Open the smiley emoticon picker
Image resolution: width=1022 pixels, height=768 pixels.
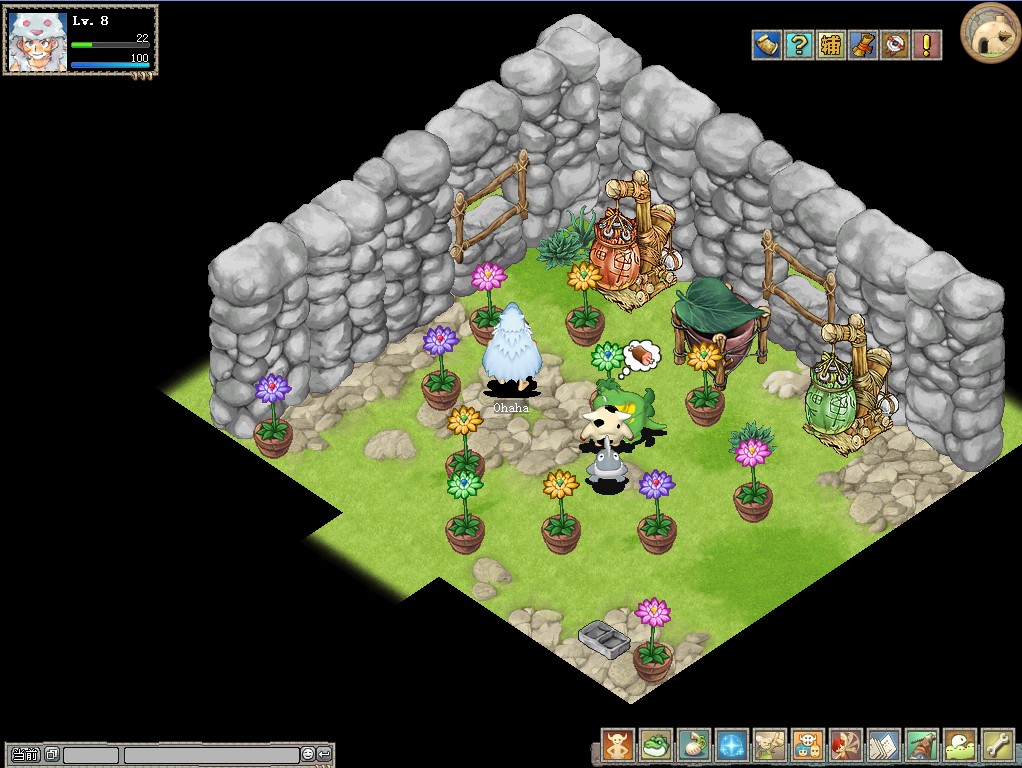tap(308, 754)
